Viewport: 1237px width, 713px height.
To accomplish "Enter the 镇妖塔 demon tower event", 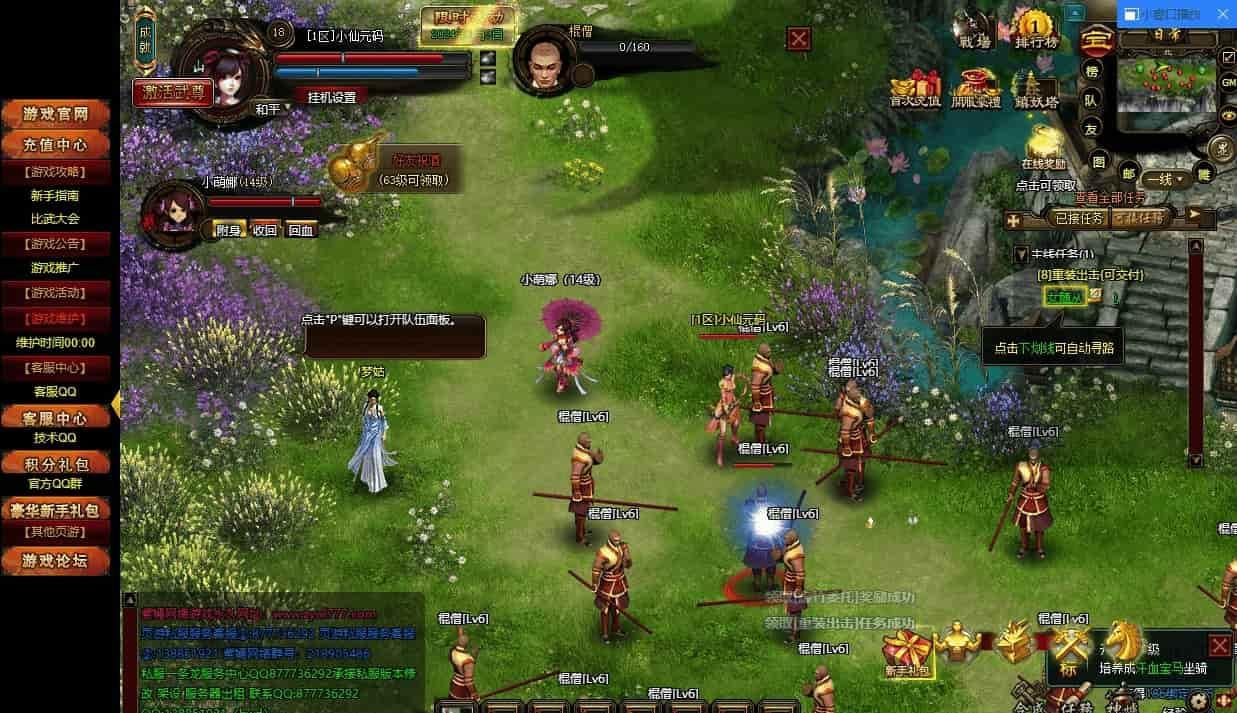I will tap(1036, 88).
